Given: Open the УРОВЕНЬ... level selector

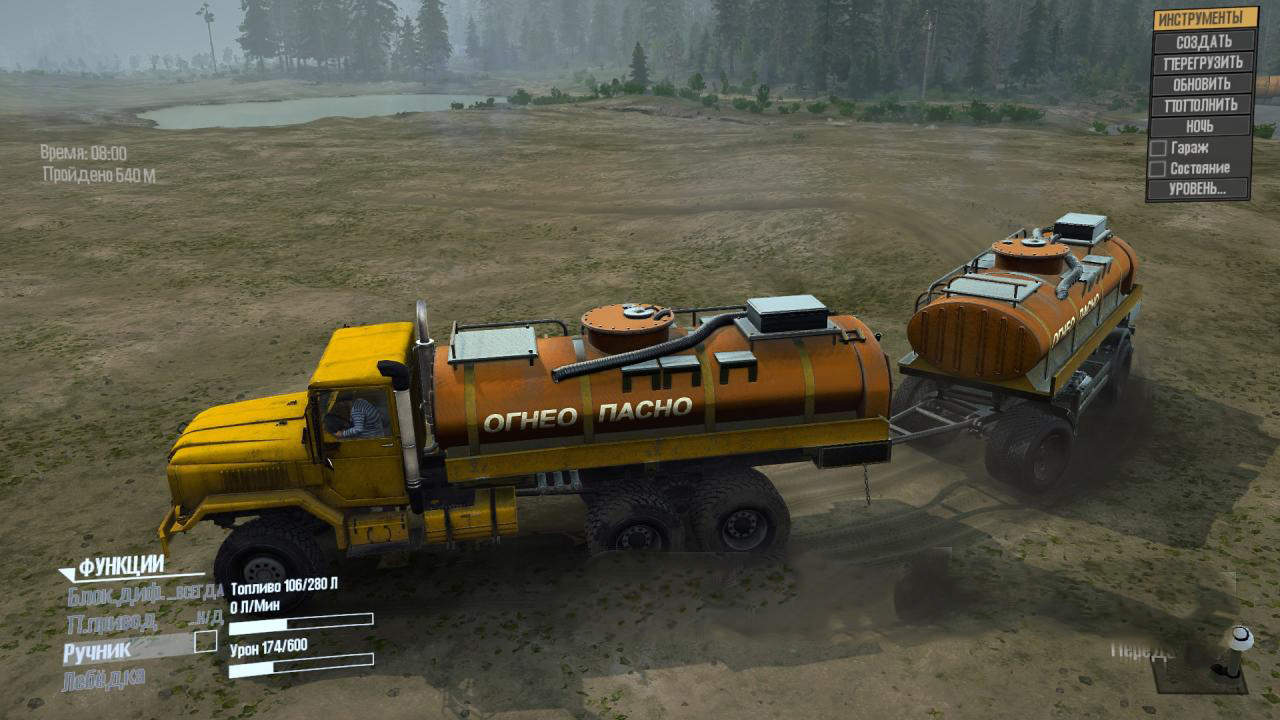Looking at the screenshot, I should pyautogui.click(x=1198, y=189).
